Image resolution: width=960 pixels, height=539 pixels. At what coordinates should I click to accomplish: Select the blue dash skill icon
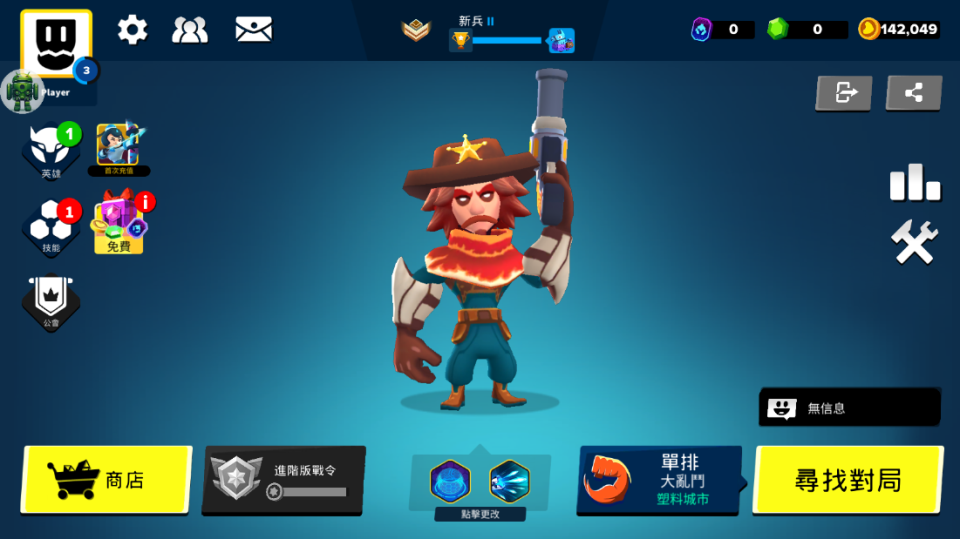point(509,481)
